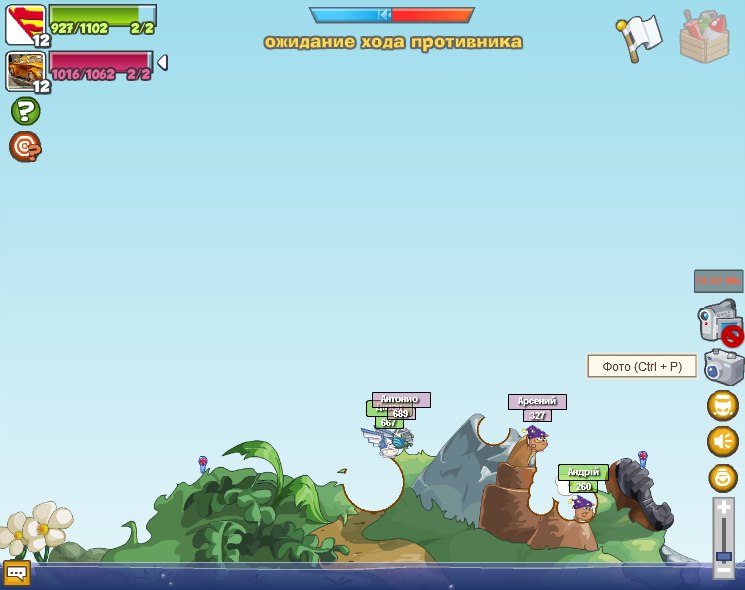
Task: Click the orange target question mark icon
Action: pos(25,147)
